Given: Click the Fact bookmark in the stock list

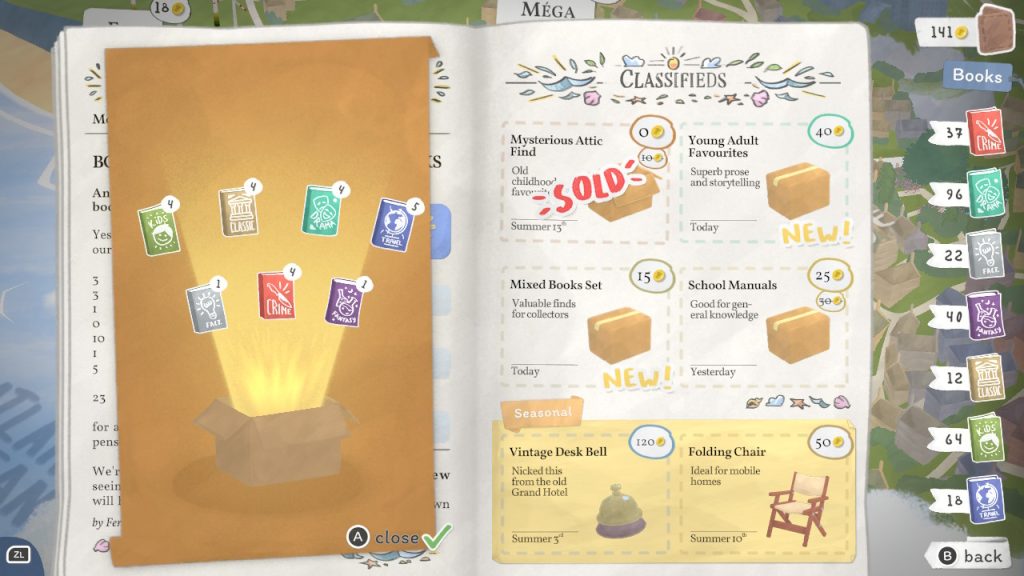Looking at the screenshot, I should [986, 255].
